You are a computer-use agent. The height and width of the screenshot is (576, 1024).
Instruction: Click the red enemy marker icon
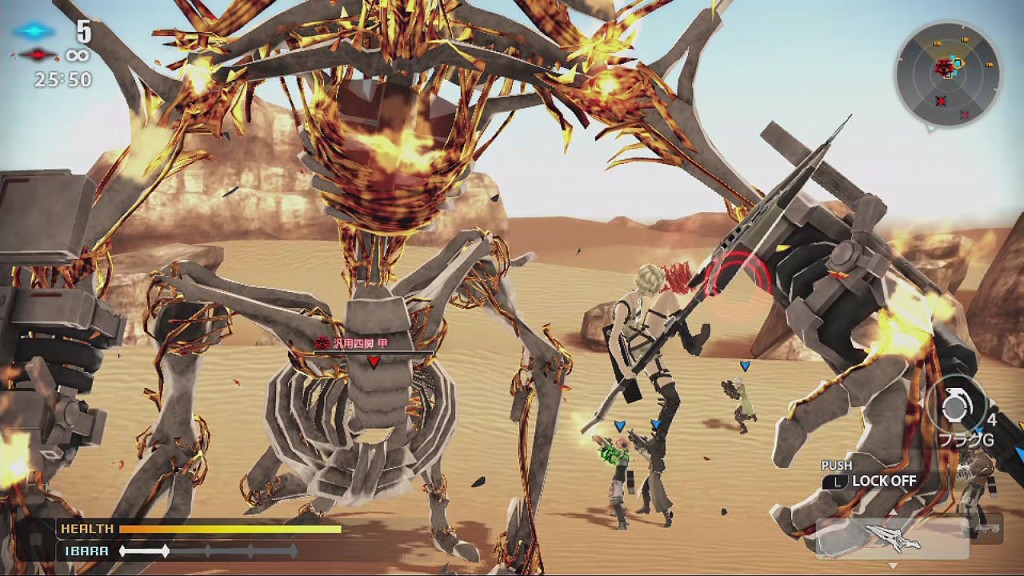[36, 54]
